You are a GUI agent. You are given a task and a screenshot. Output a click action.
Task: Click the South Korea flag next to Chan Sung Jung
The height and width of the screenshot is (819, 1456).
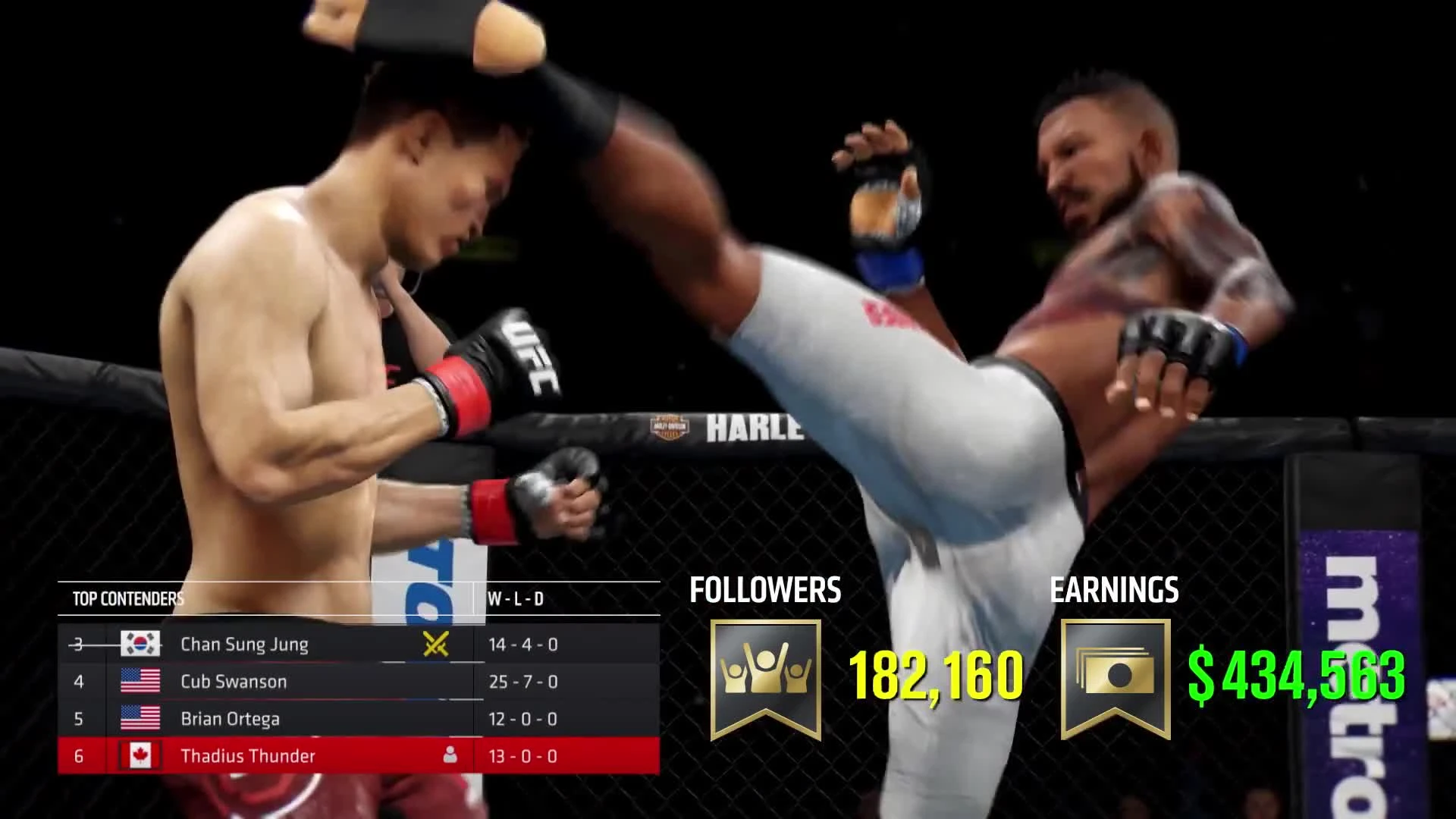tap(140, 645)
